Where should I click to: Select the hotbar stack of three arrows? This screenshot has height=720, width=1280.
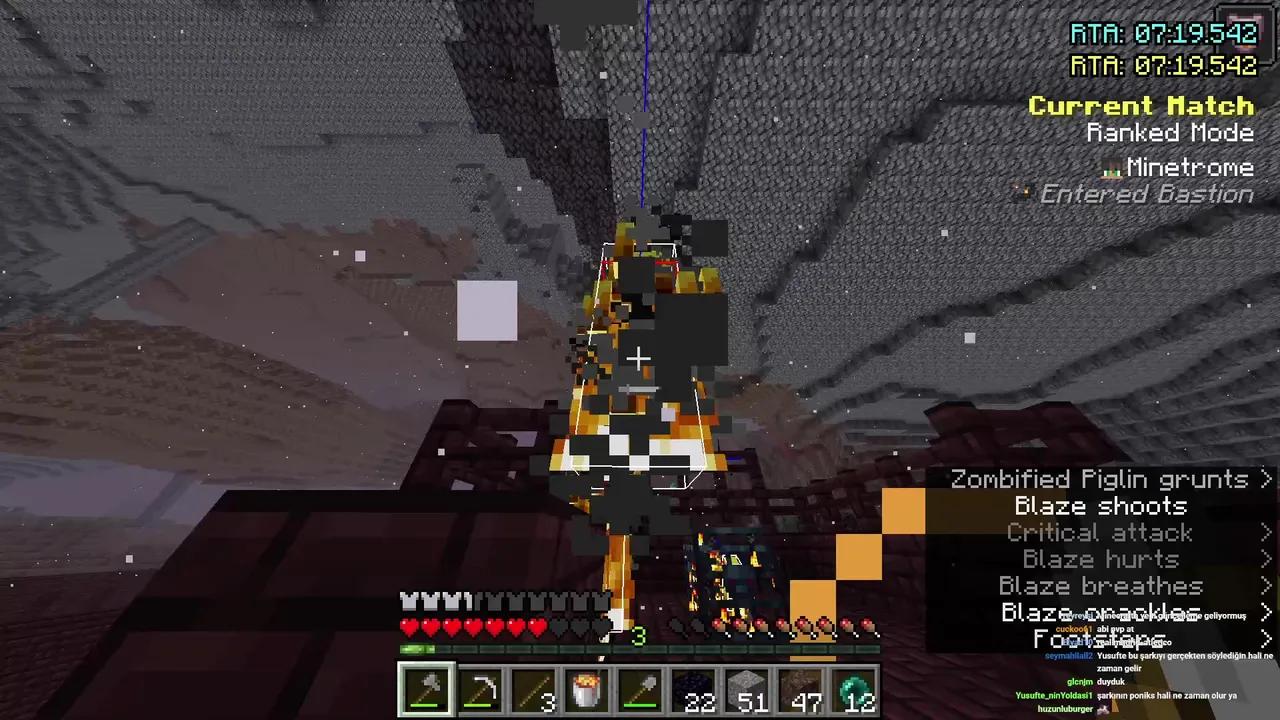point(533,687)
